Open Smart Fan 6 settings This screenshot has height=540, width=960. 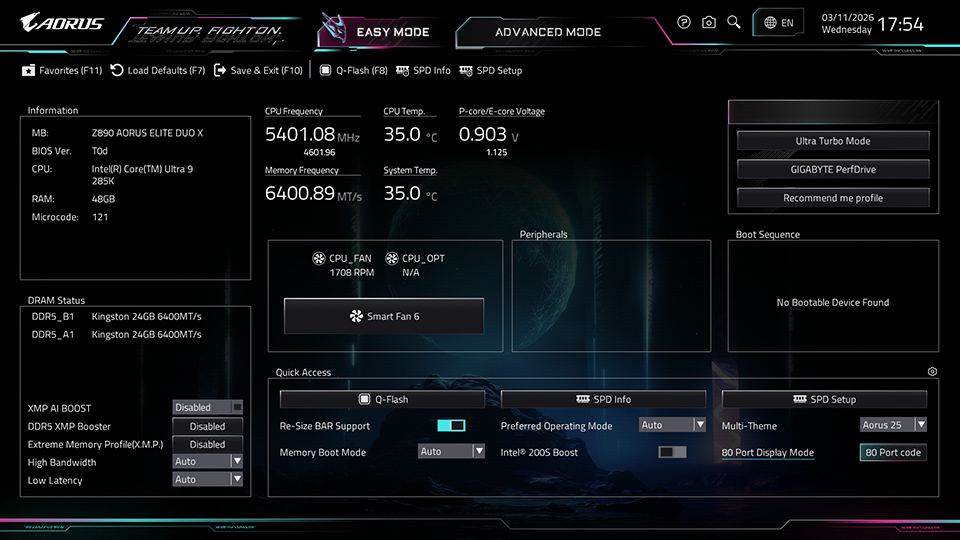(384, 316)
